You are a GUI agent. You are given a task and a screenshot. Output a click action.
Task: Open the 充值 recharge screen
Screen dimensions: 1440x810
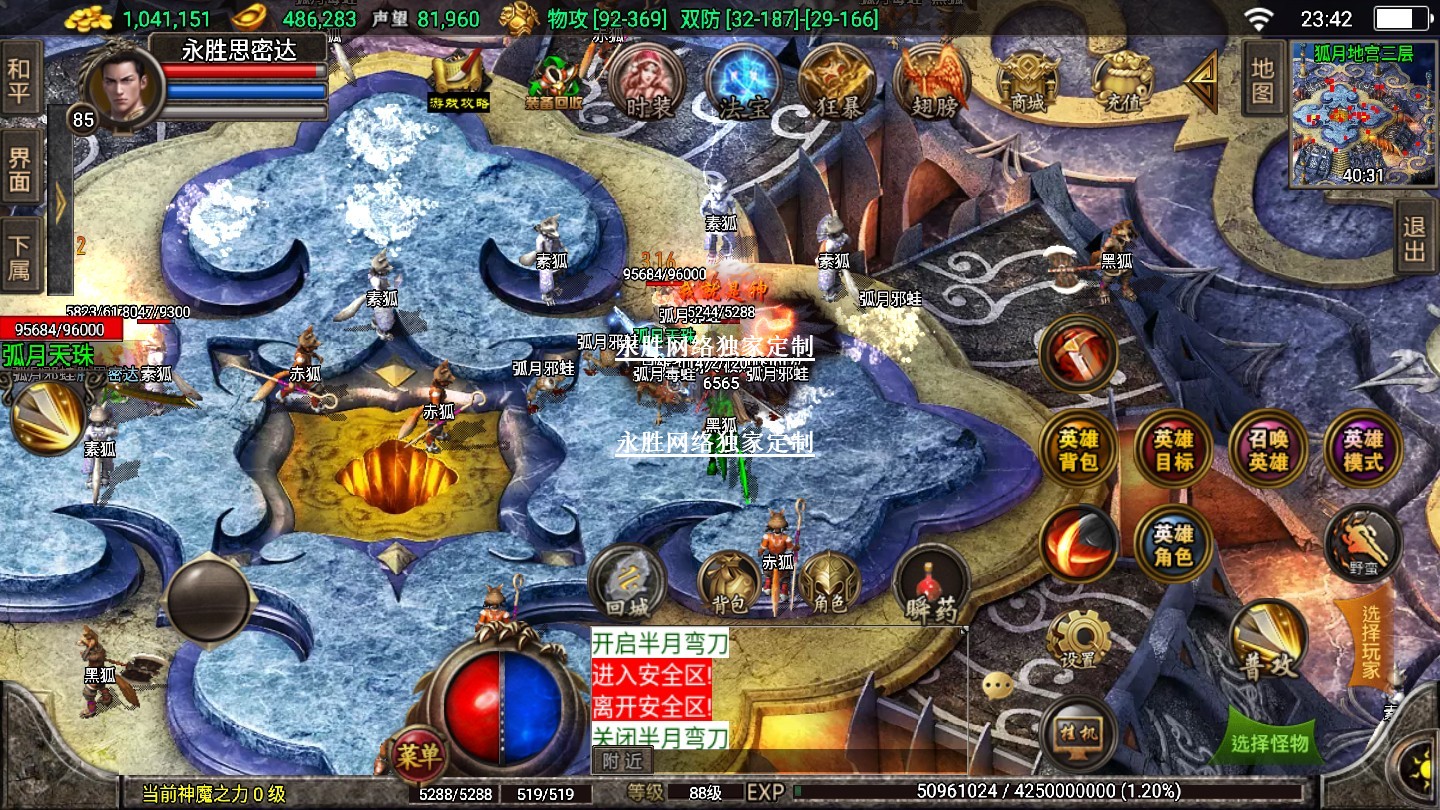(x=1122, y=82)
